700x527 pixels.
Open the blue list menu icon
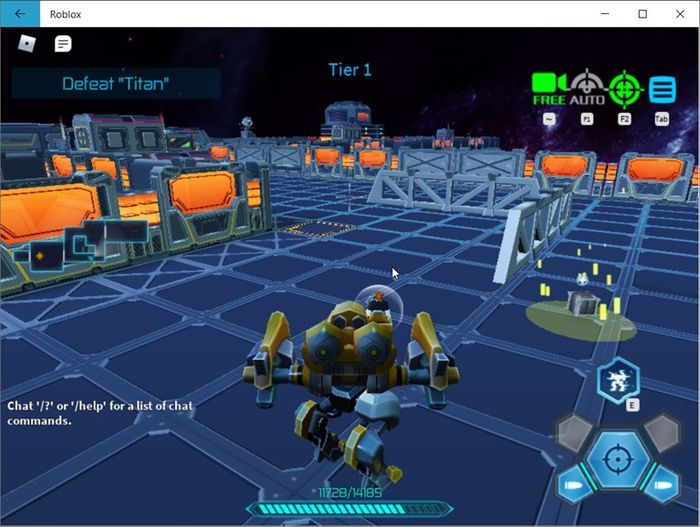662,89
